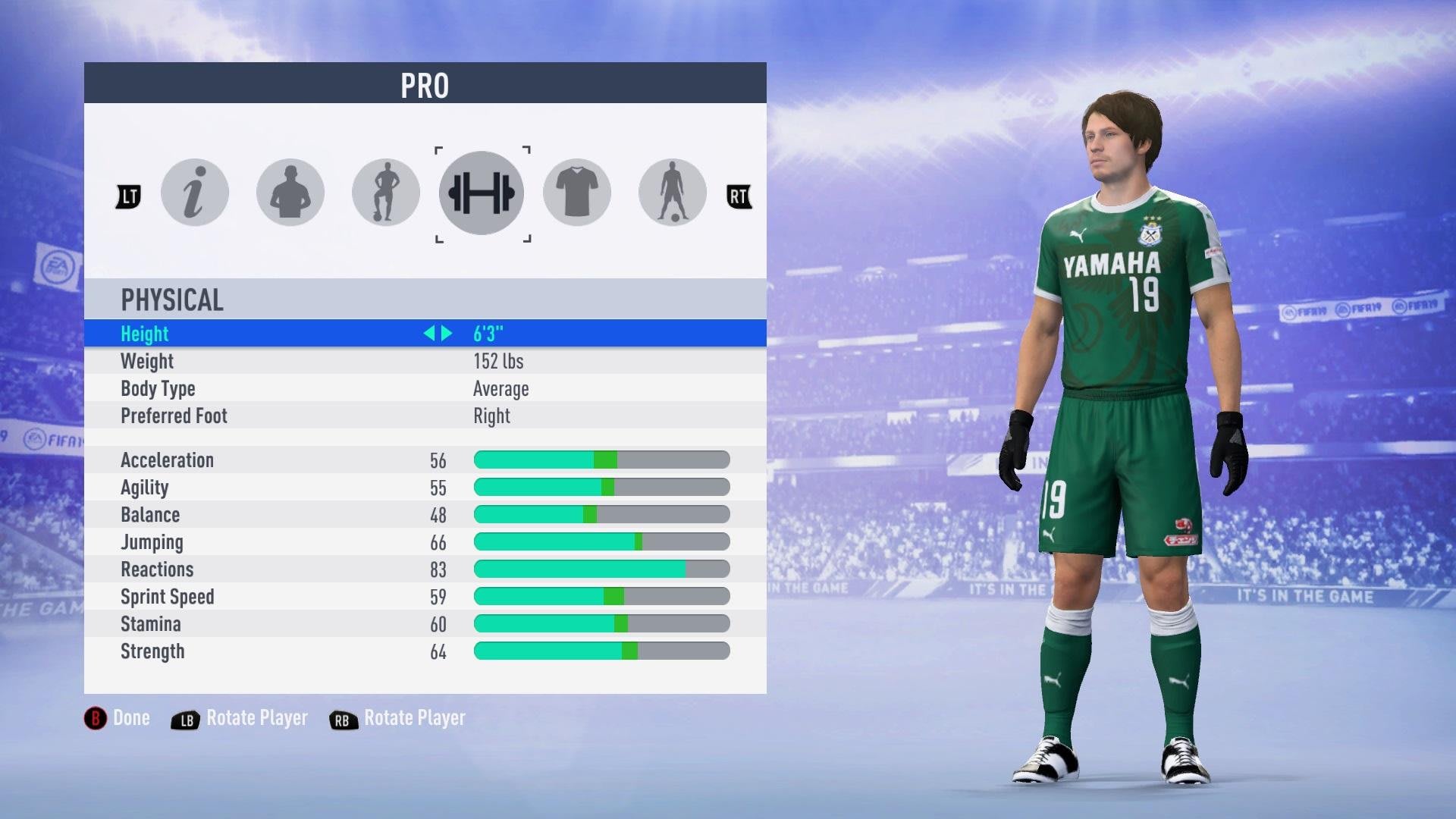The height and width of the screenshot is (819, 1456).
Task: Switch to the standing player tab
Action: coord(673,193)
